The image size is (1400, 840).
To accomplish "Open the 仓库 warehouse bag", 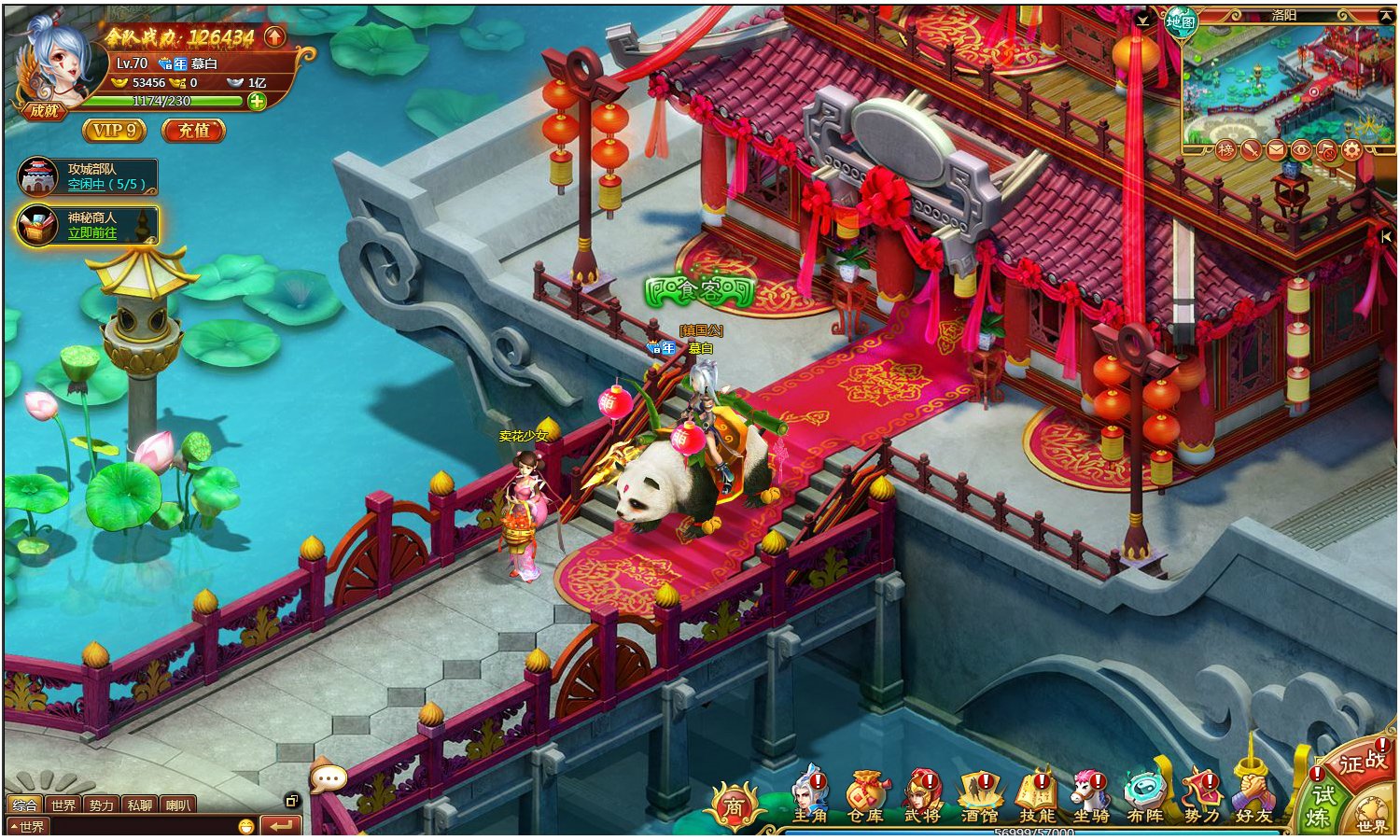I will pyautogui.click(x=865, y=796).
